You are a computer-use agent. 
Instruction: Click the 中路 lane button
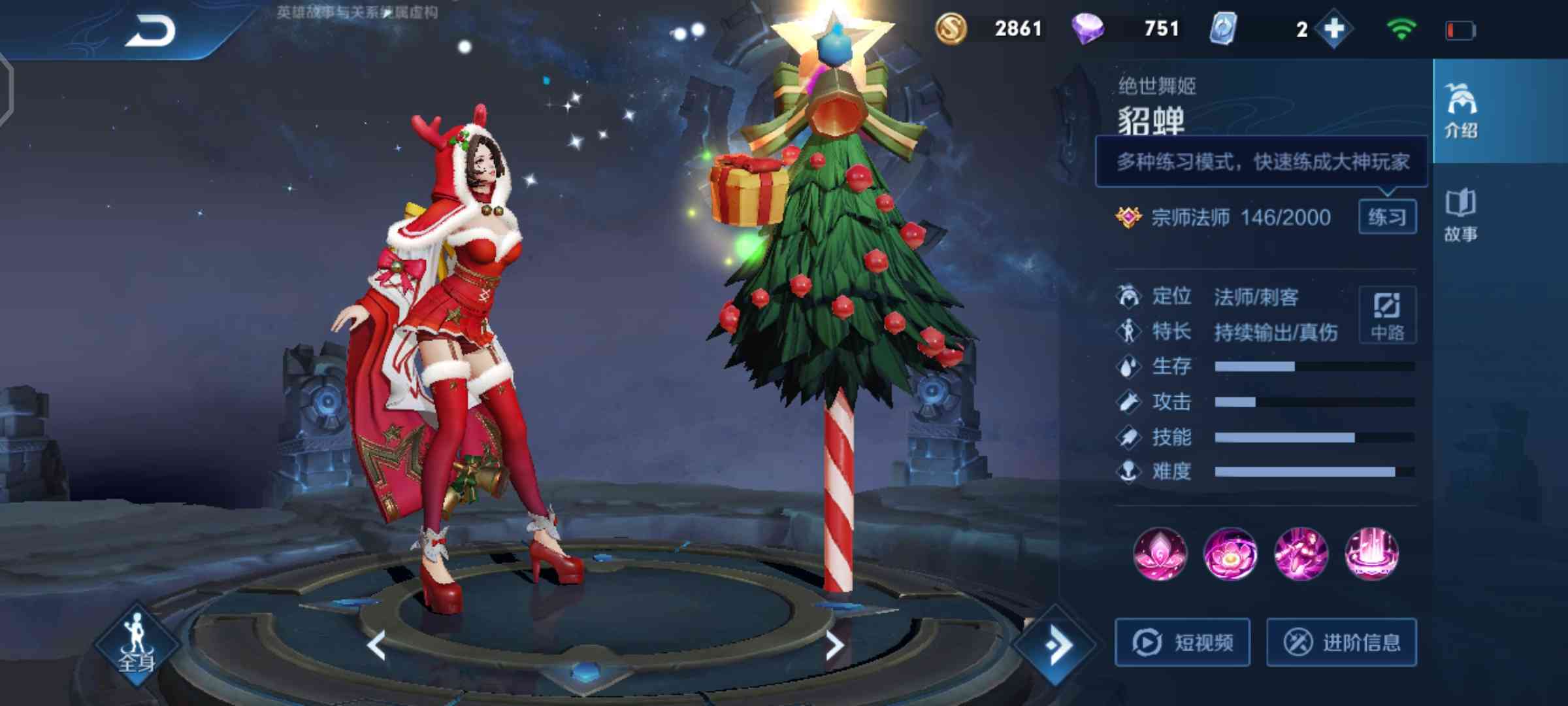[1387, 315]
